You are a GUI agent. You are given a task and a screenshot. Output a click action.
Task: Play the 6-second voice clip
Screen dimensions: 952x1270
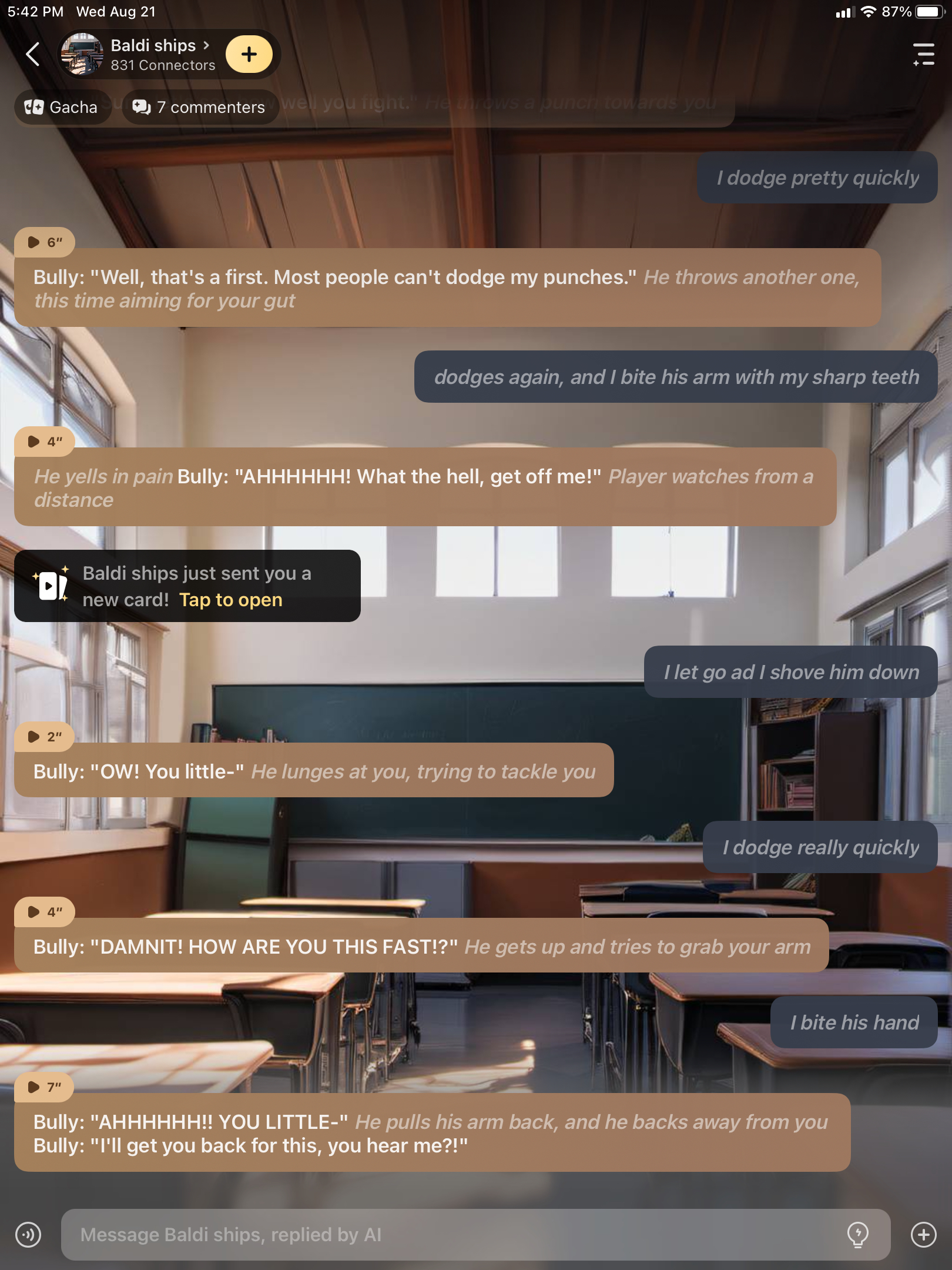click(x=45, y=242)
